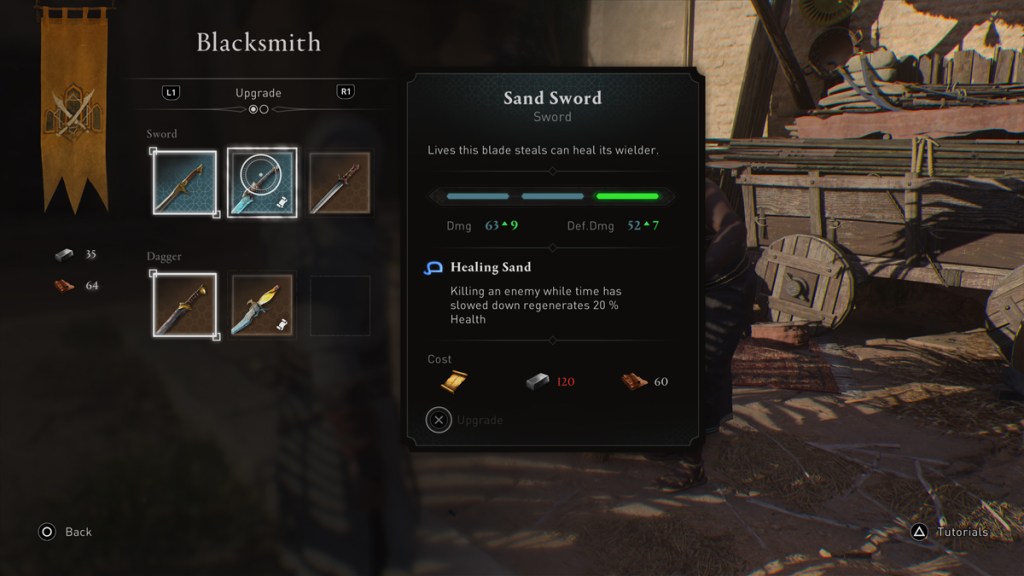
Task: Choose the yellow-hilted blue dagger slot
Action: coord(262,305)
